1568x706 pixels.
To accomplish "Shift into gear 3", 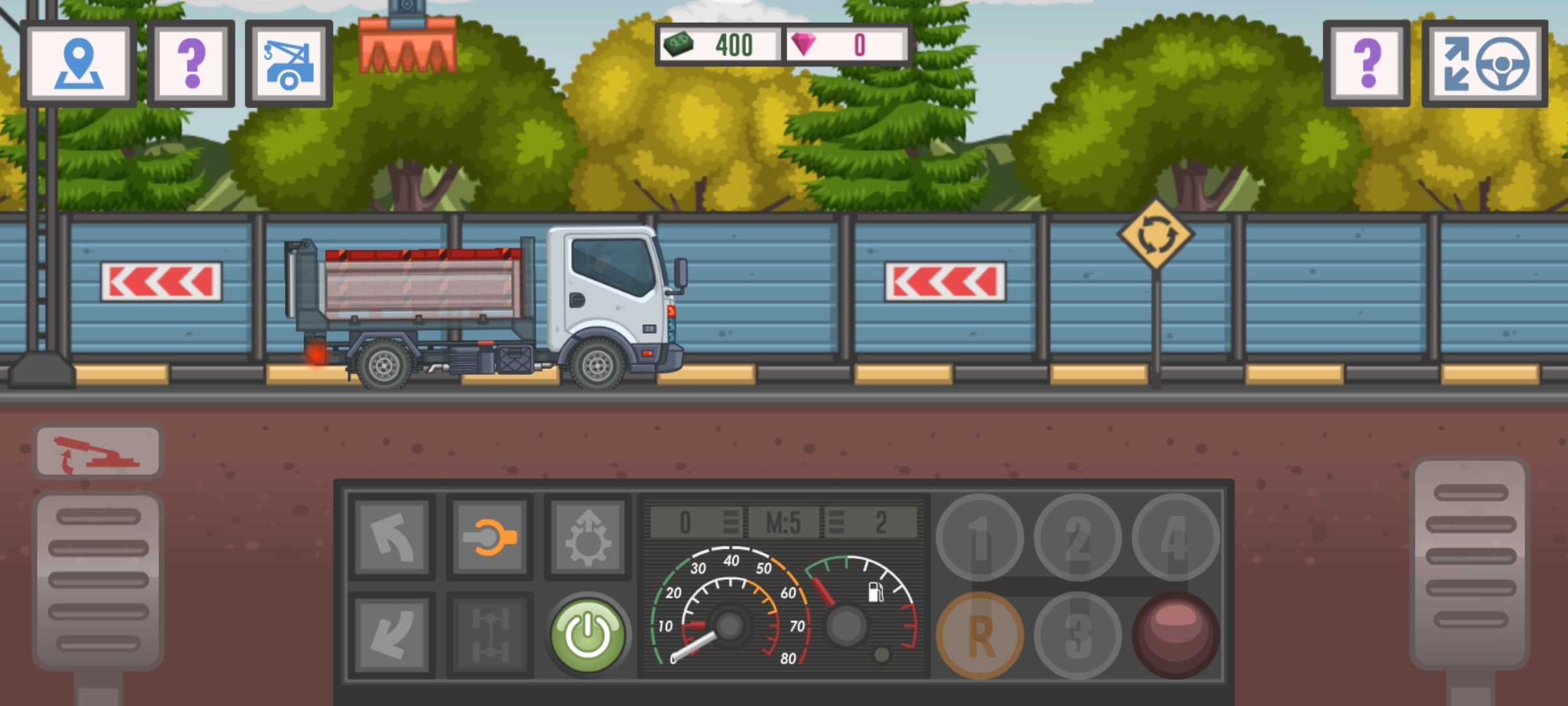I will 1077,635.
